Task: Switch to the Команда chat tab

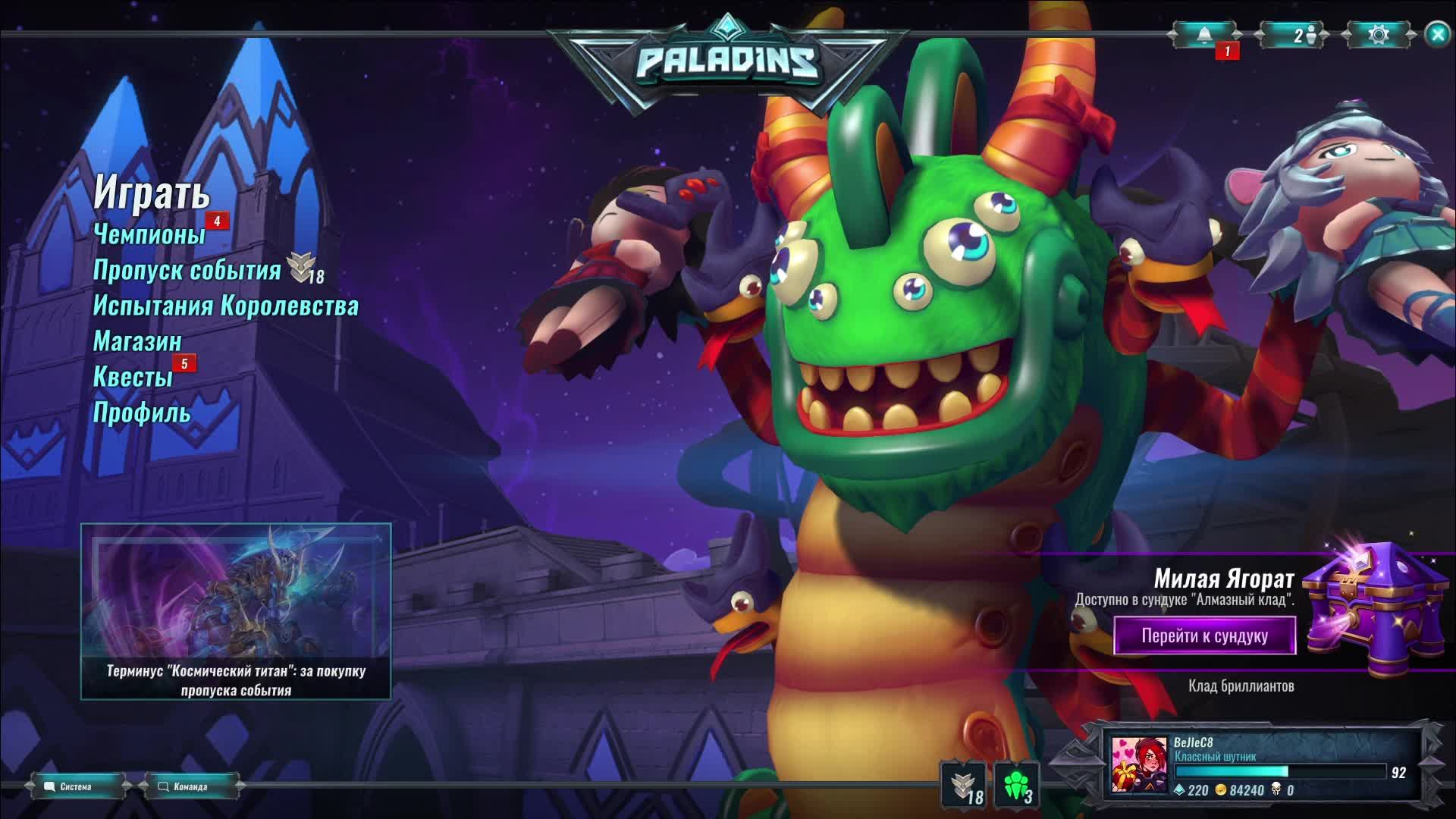Action: click(x=190, y=786)
